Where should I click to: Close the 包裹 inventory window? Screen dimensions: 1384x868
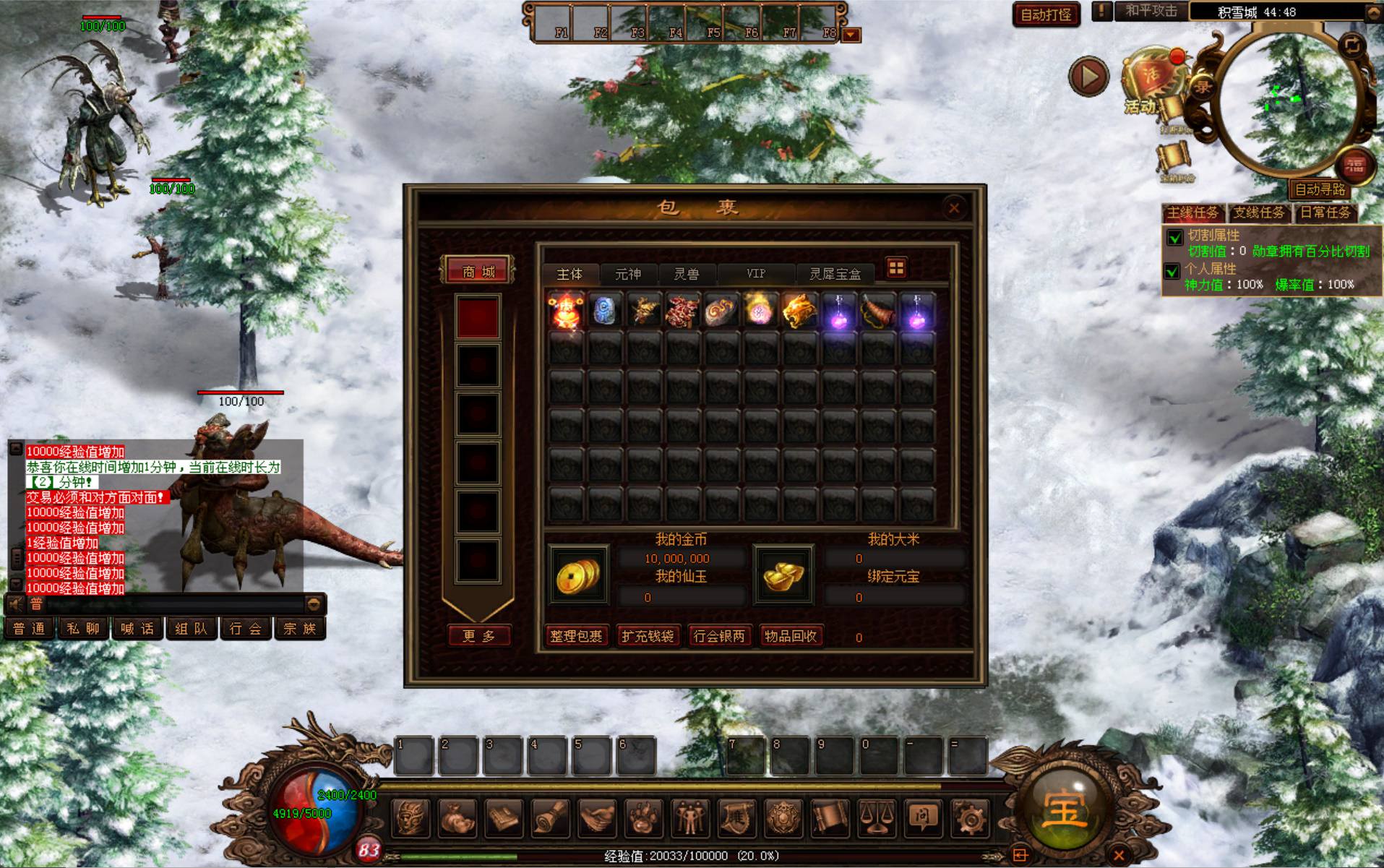(953, 208)
